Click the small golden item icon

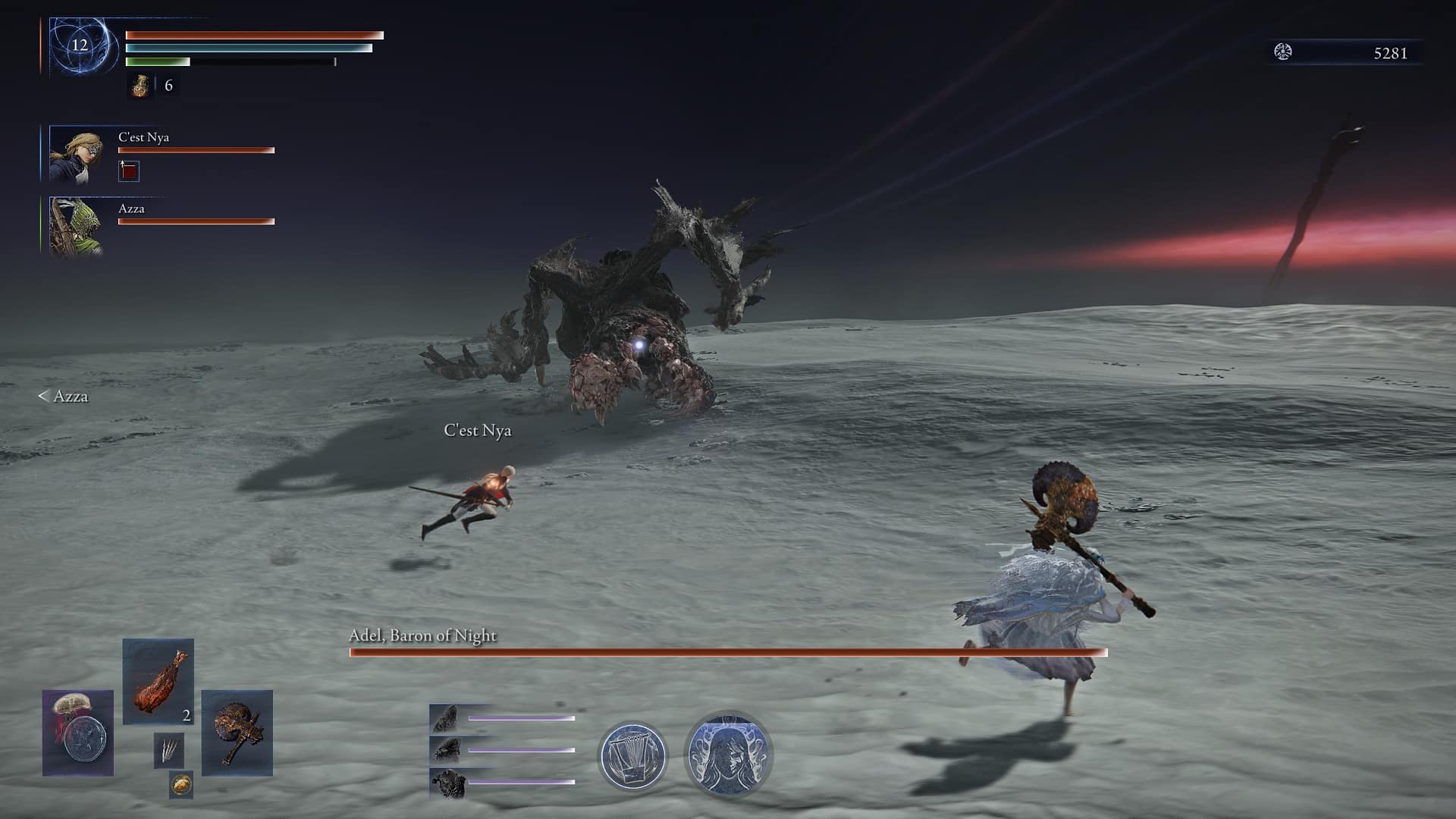(x=180, y=785)
